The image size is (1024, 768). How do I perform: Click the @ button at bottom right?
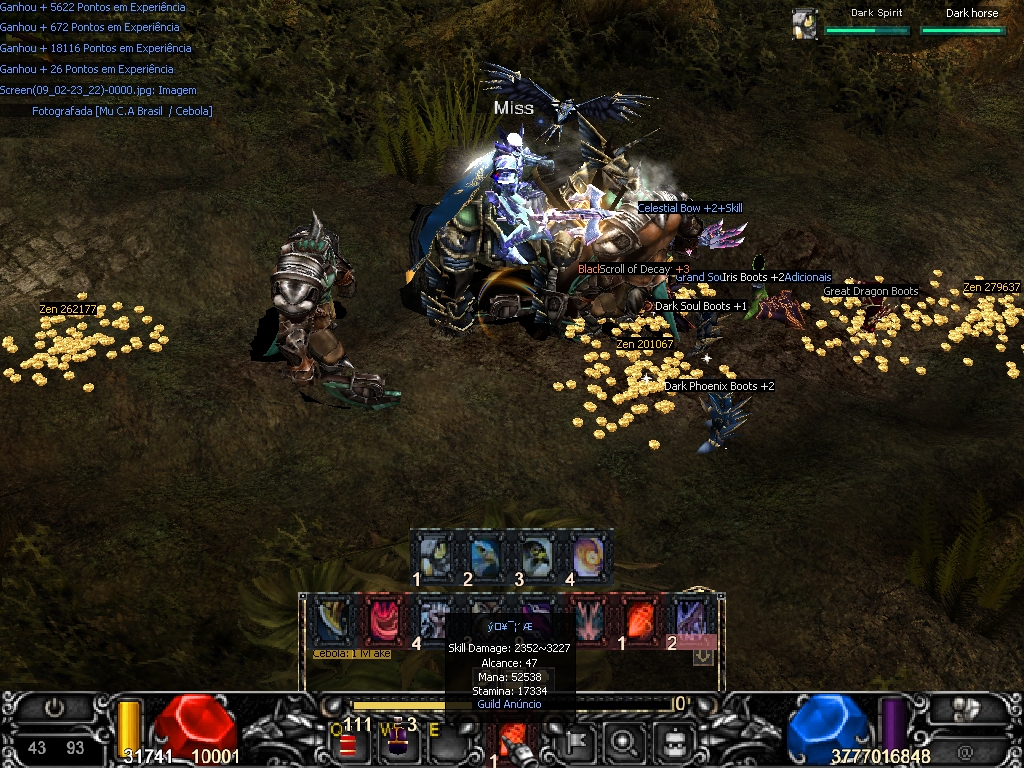pyautogui.click(x=965, y=751)
